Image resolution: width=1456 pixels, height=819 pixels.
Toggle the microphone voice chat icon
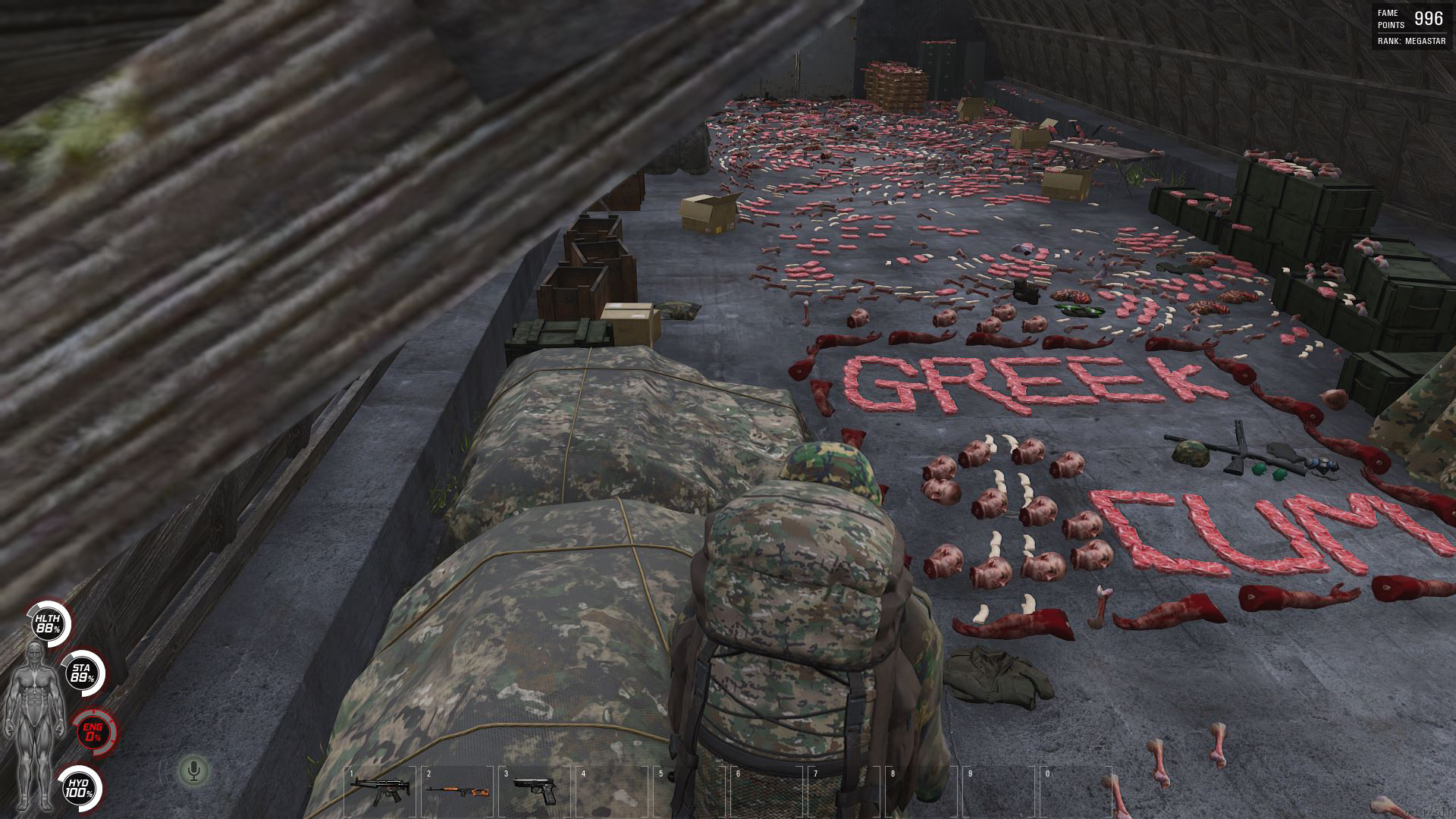tap(194, 771)
